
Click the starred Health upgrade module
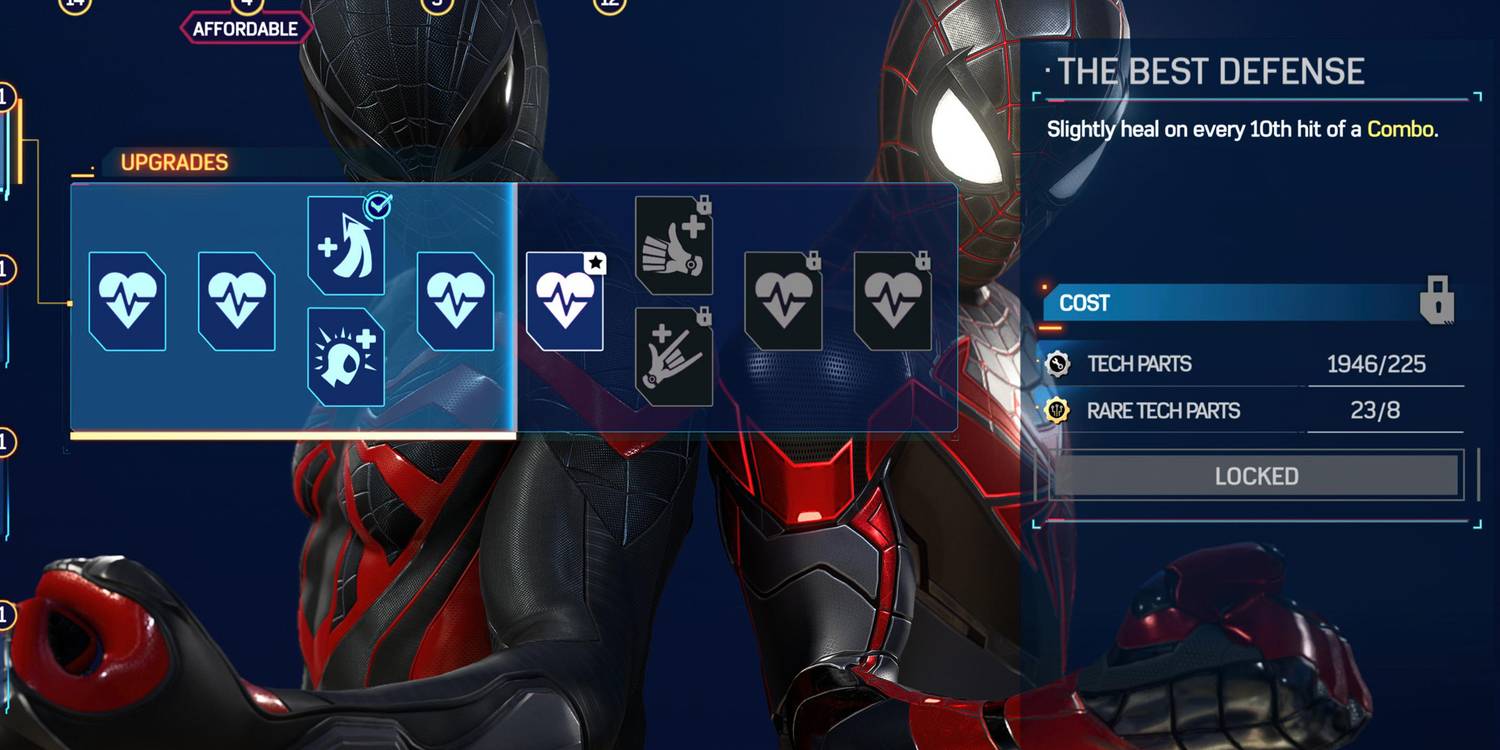coord(565,302)
